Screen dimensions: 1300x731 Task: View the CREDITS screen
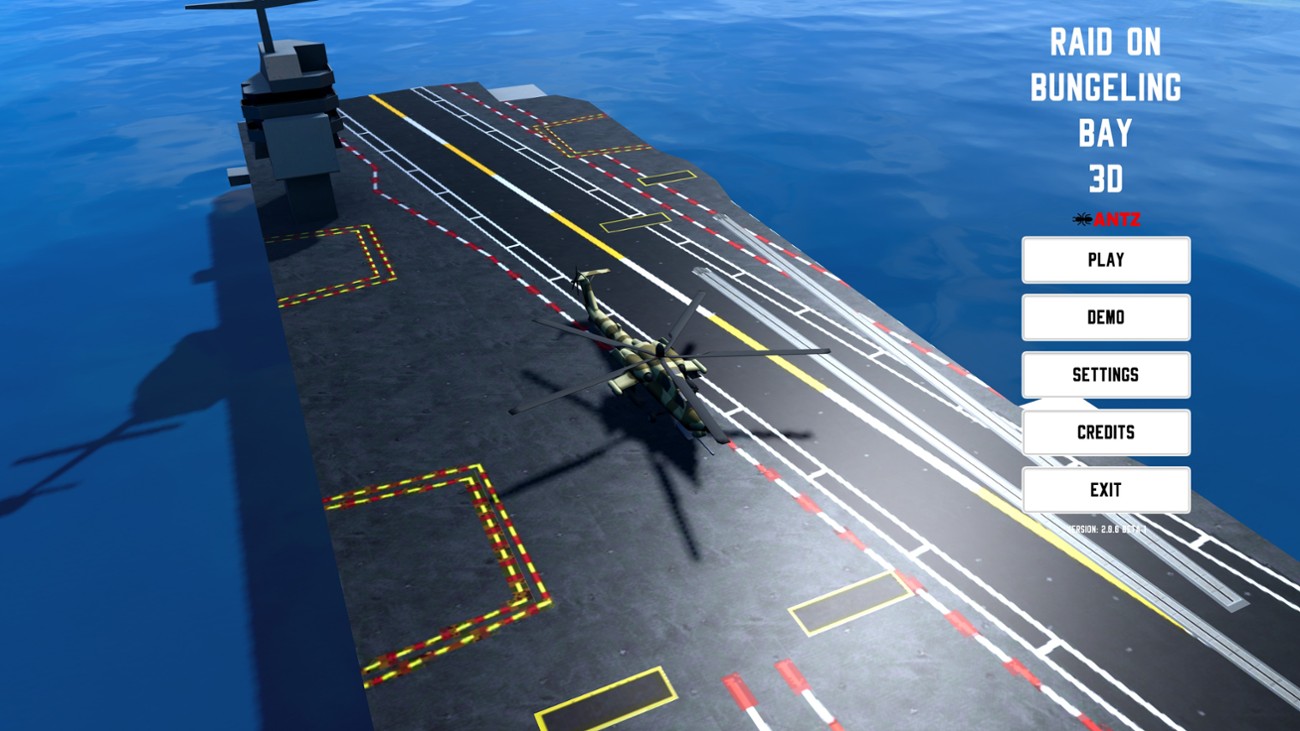point(1105,432)
